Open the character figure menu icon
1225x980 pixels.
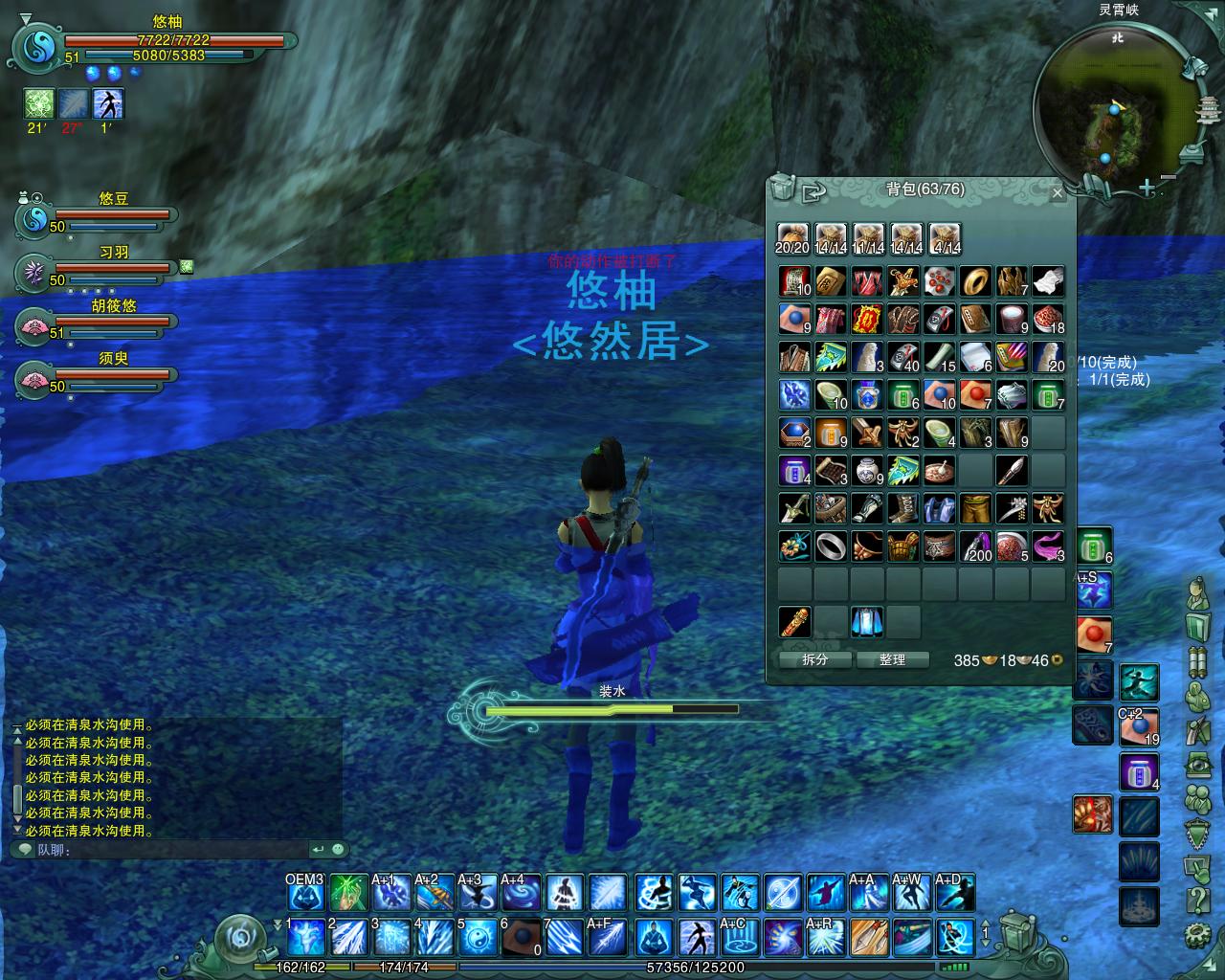(x=1196, y=595)
